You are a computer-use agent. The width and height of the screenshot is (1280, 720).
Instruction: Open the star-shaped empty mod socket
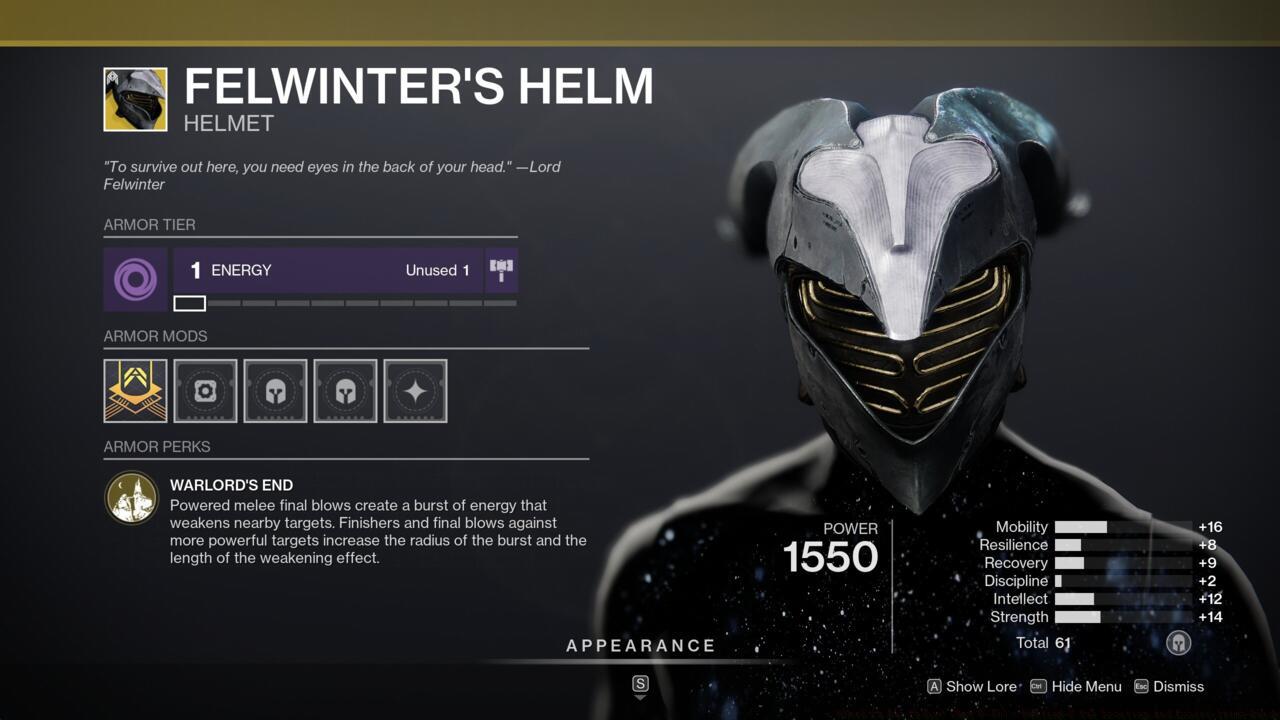[x=415, y=391]
